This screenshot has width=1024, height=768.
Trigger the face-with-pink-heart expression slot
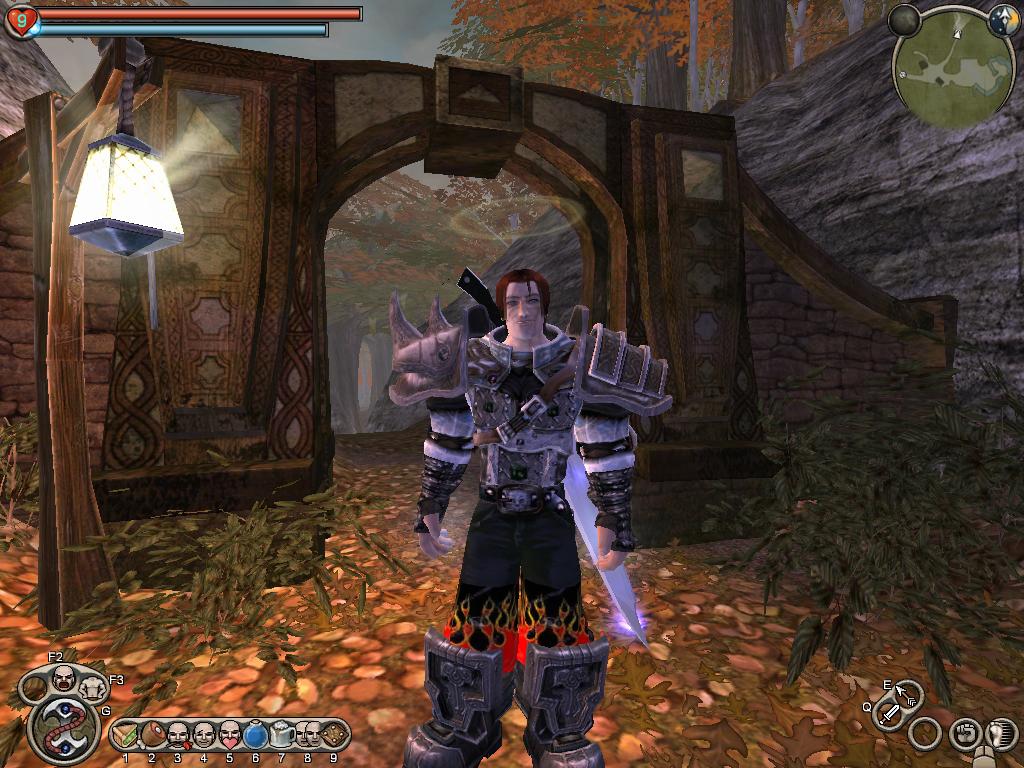(230, 736)
